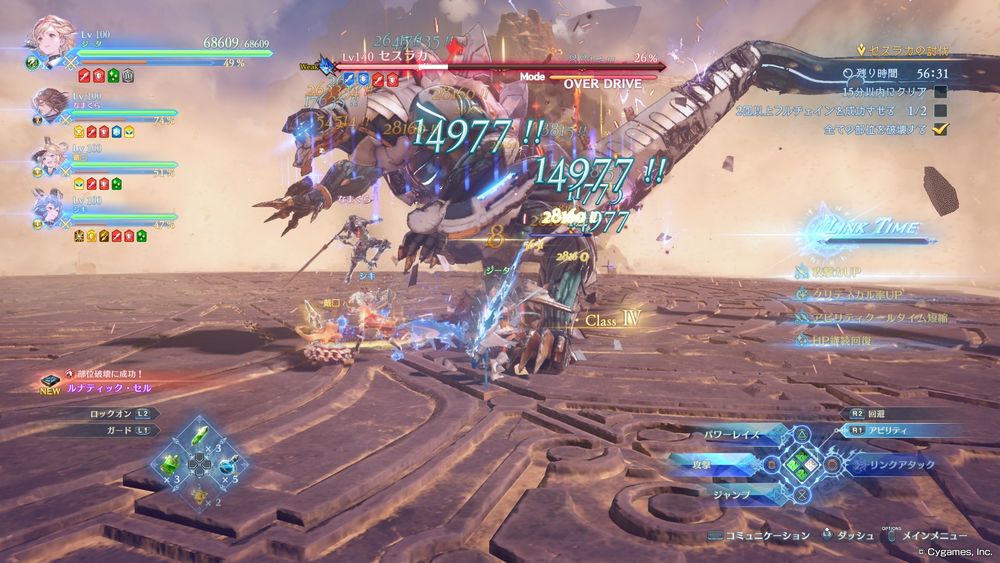Use the gold item in bottom slot

201,494
